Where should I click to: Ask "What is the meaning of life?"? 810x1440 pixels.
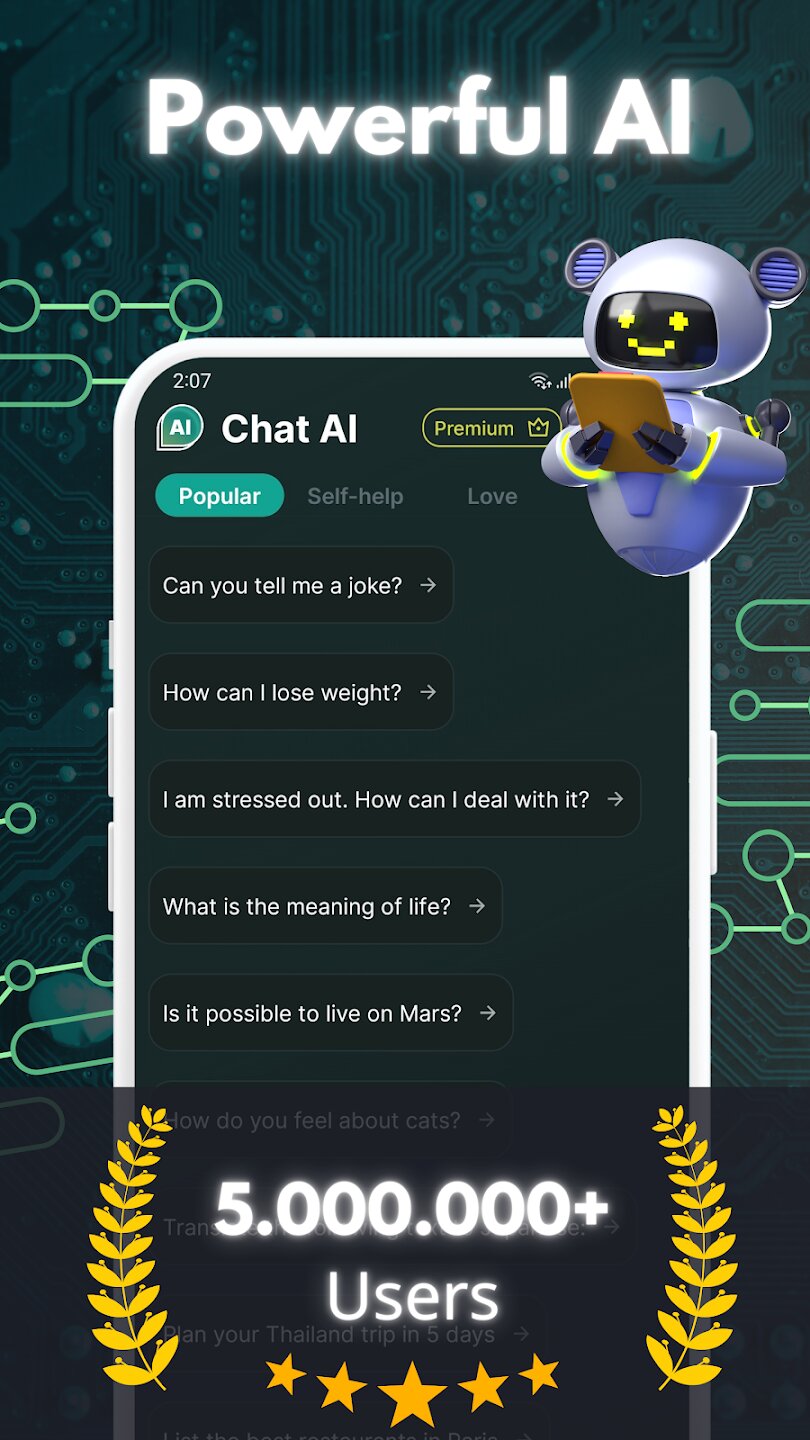[325, 906]
